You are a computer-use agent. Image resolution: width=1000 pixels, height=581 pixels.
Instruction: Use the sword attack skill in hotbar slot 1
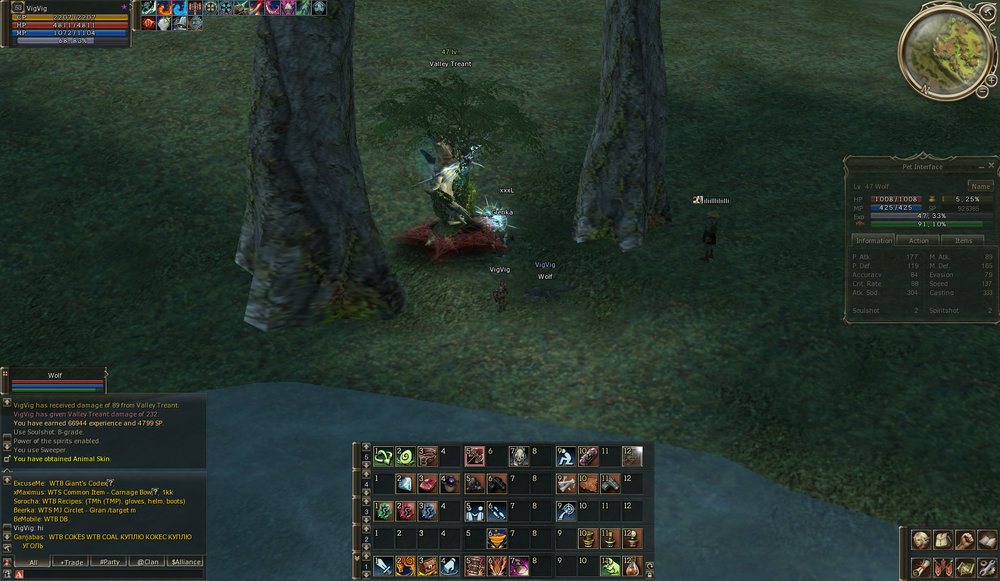[383, 566]
